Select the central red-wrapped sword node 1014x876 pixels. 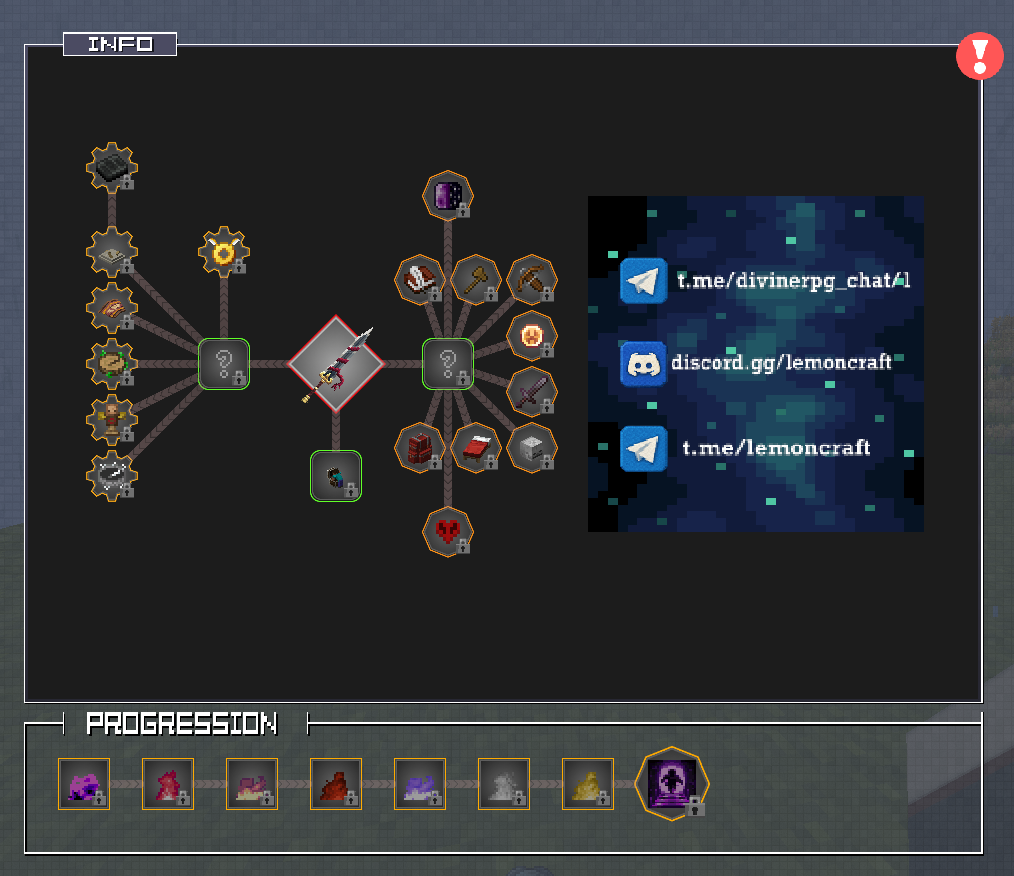pos(336,364)
